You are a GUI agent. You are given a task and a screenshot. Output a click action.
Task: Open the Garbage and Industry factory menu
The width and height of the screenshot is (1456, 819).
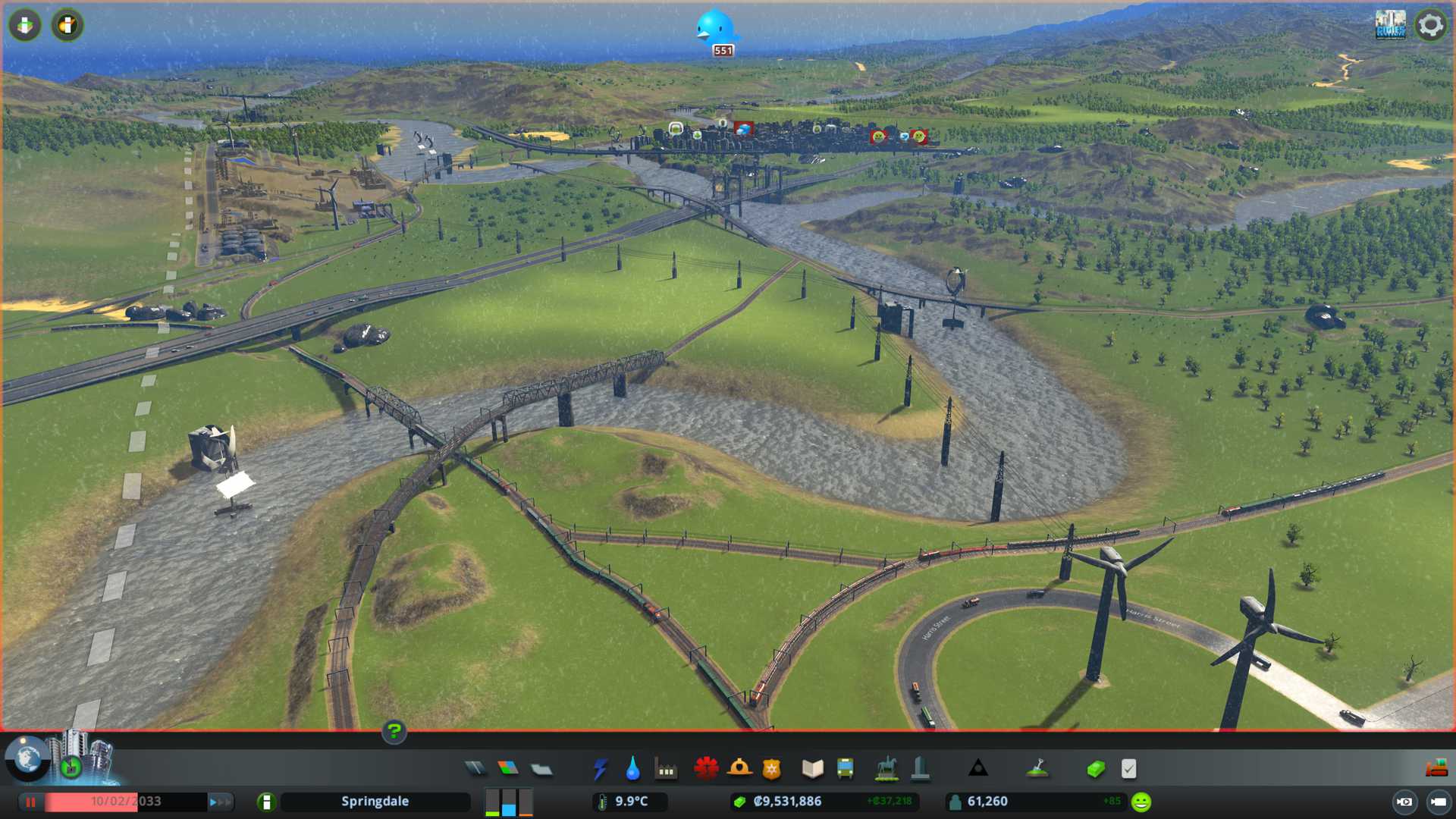click(x=666, y=769)
